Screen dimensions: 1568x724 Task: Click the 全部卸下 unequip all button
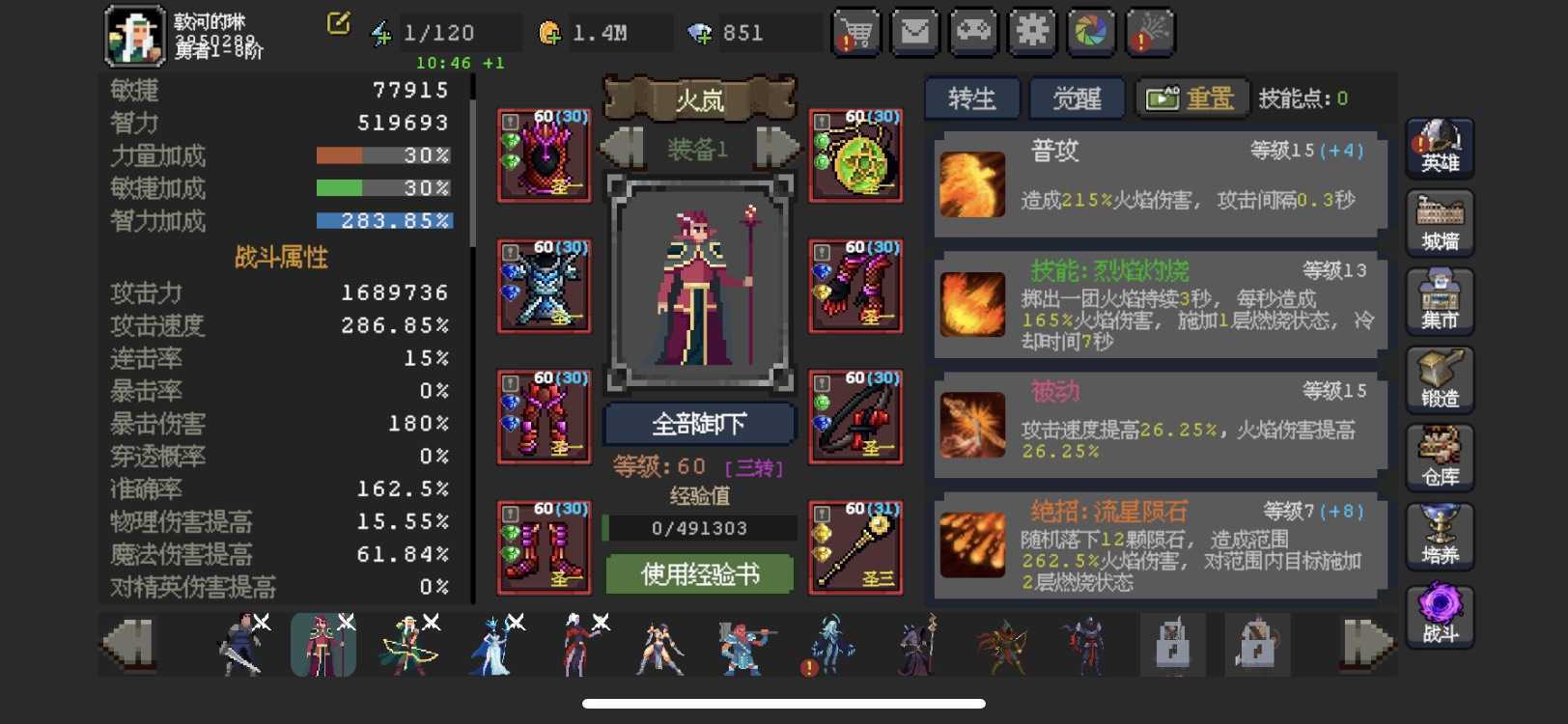(697, 423)
